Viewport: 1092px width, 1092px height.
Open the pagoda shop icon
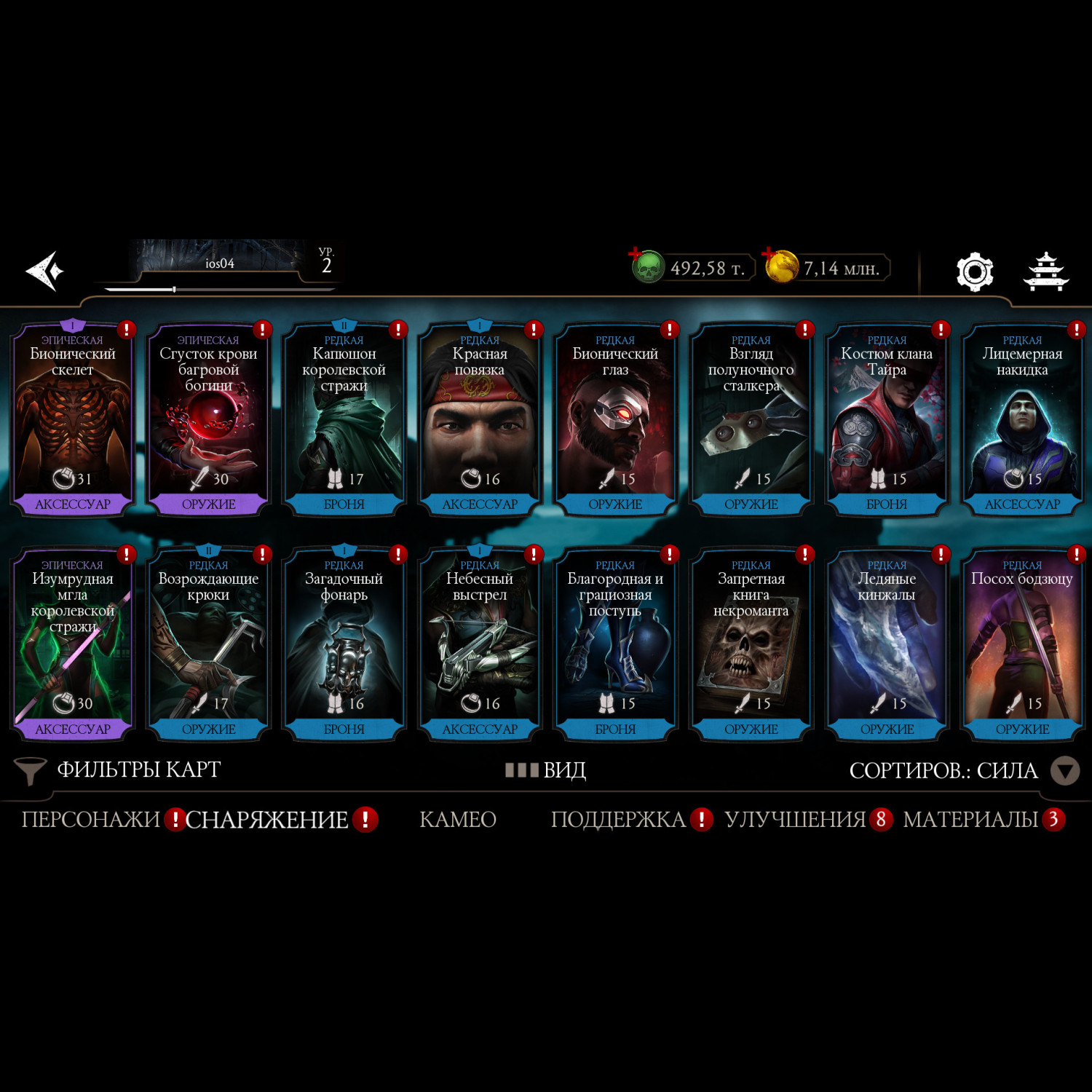click(1045, 272)
